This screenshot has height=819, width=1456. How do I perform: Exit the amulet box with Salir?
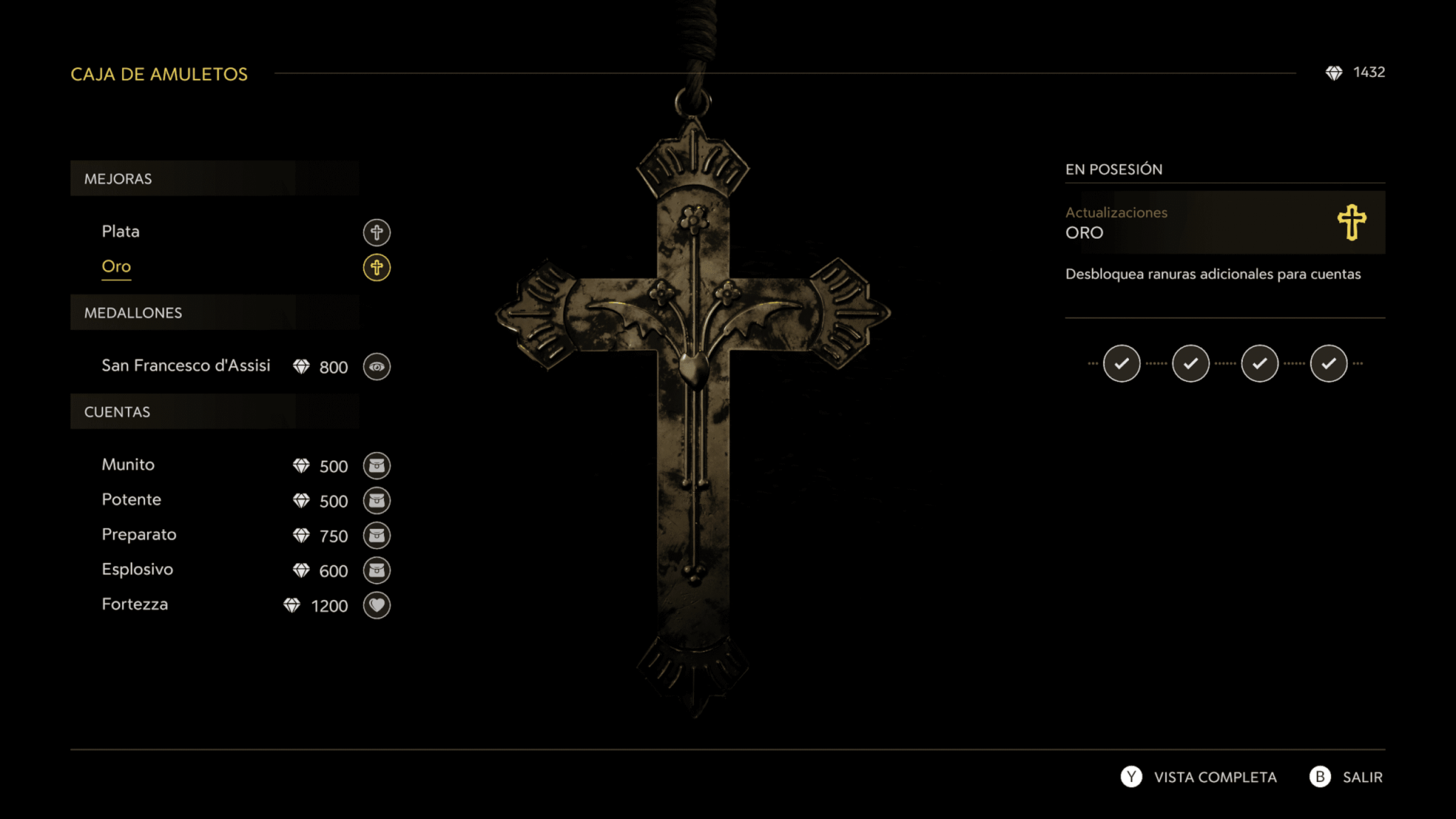(x=1348, y=777)
